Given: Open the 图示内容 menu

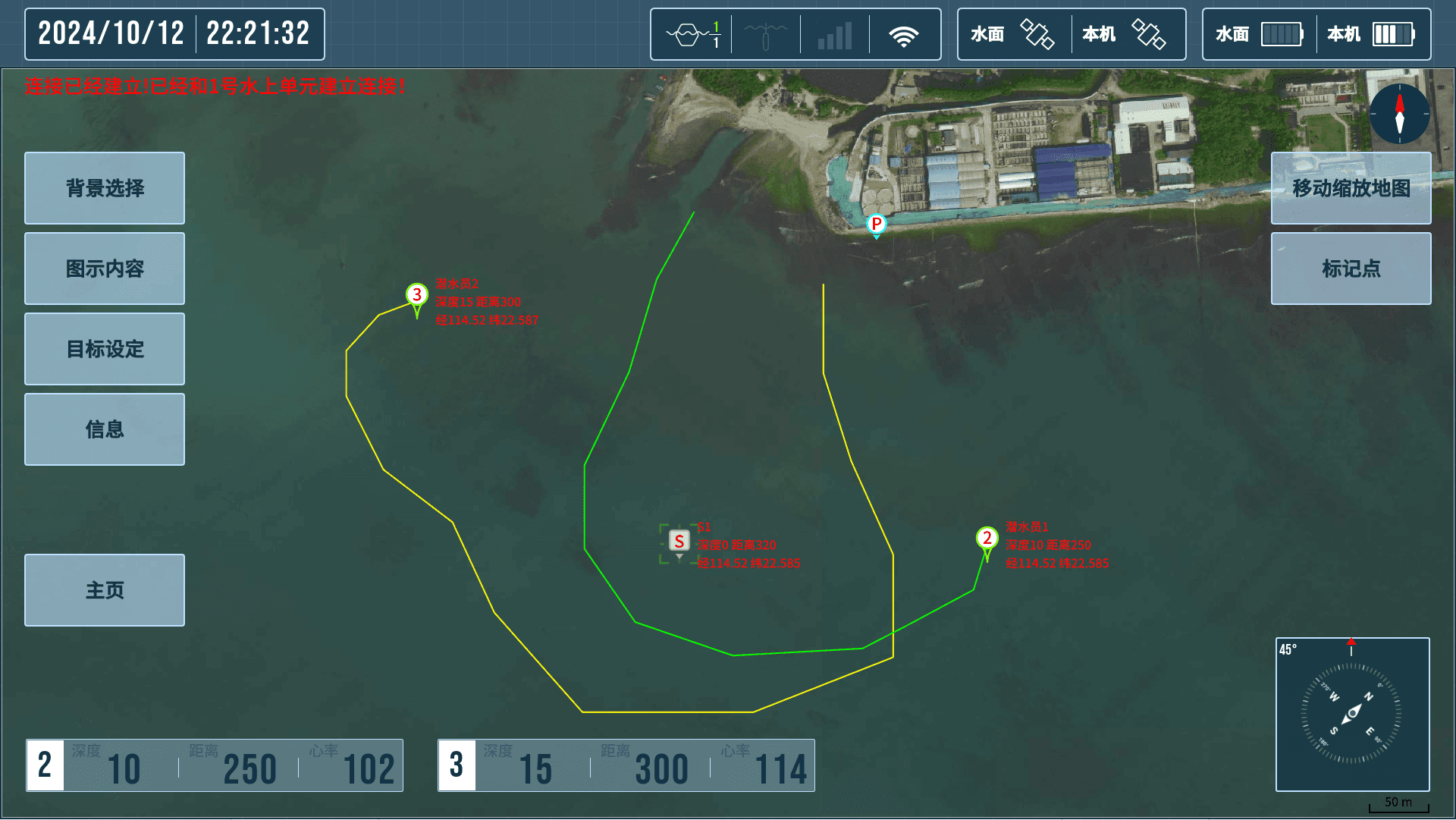Looking at the screenshot, I should 104,269.
